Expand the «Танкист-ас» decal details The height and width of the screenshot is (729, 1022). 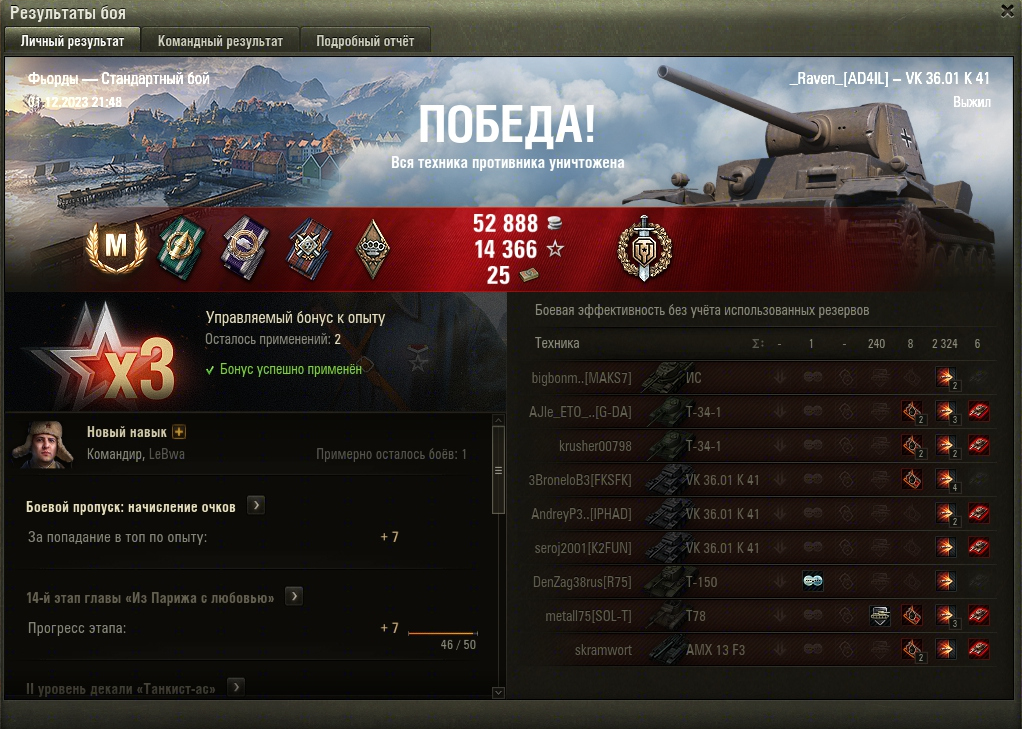point(236,687)
